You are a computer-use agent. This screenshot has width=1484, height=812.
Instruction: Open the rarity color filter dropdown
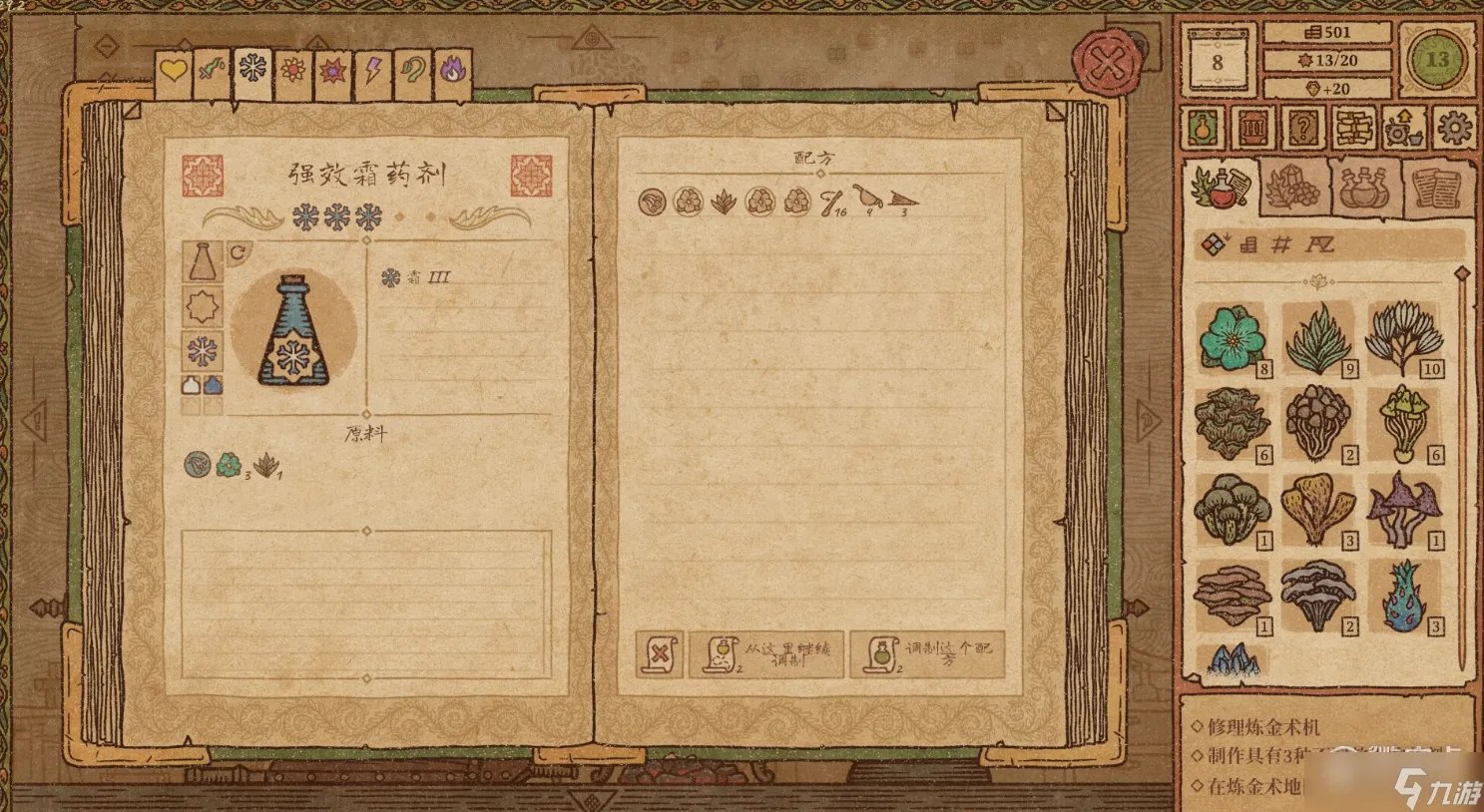pyautogui.click(x=1216, y=242)
